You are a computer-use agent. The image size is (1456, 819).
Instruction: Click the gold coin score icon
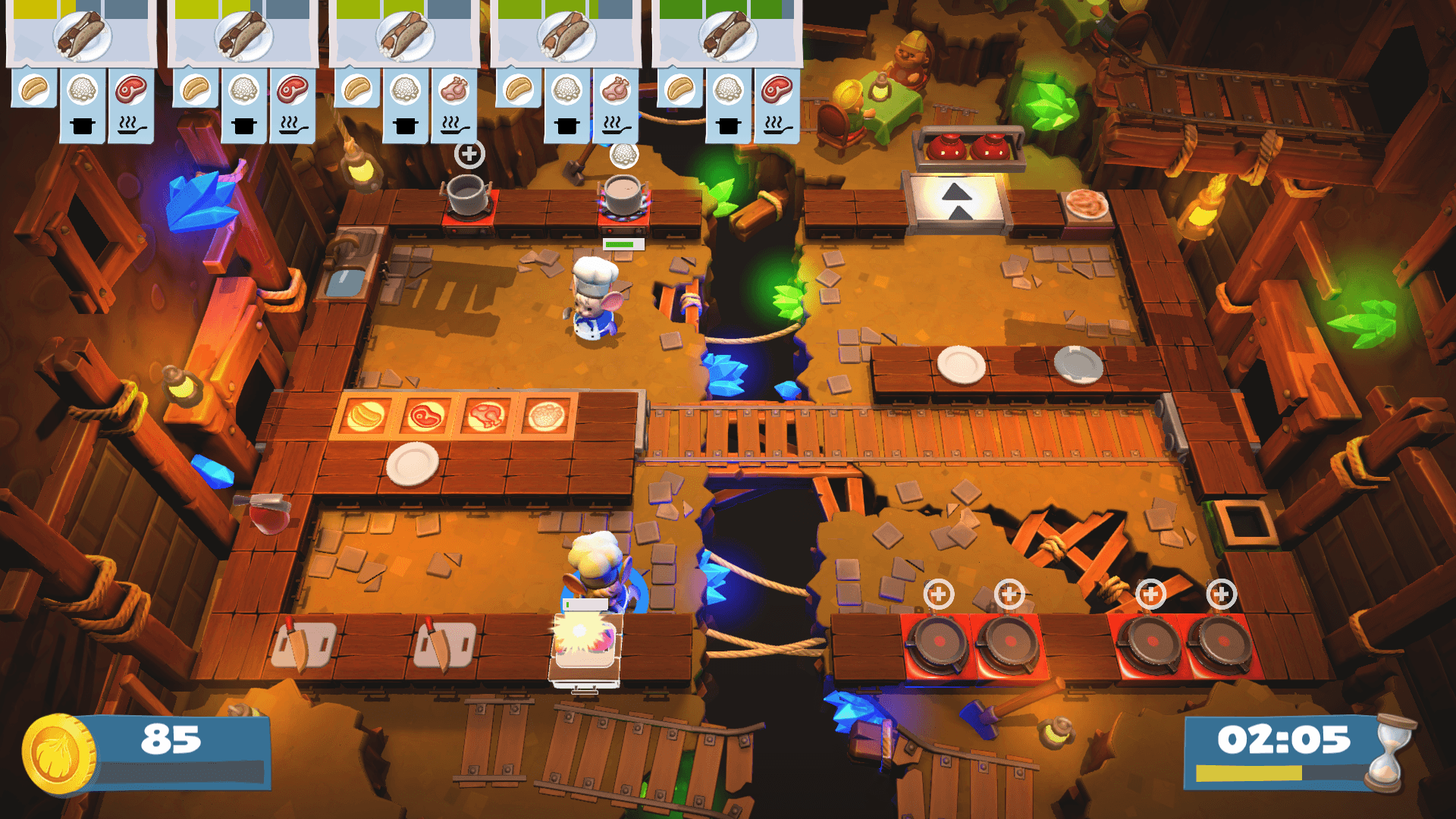pos(58,753)
